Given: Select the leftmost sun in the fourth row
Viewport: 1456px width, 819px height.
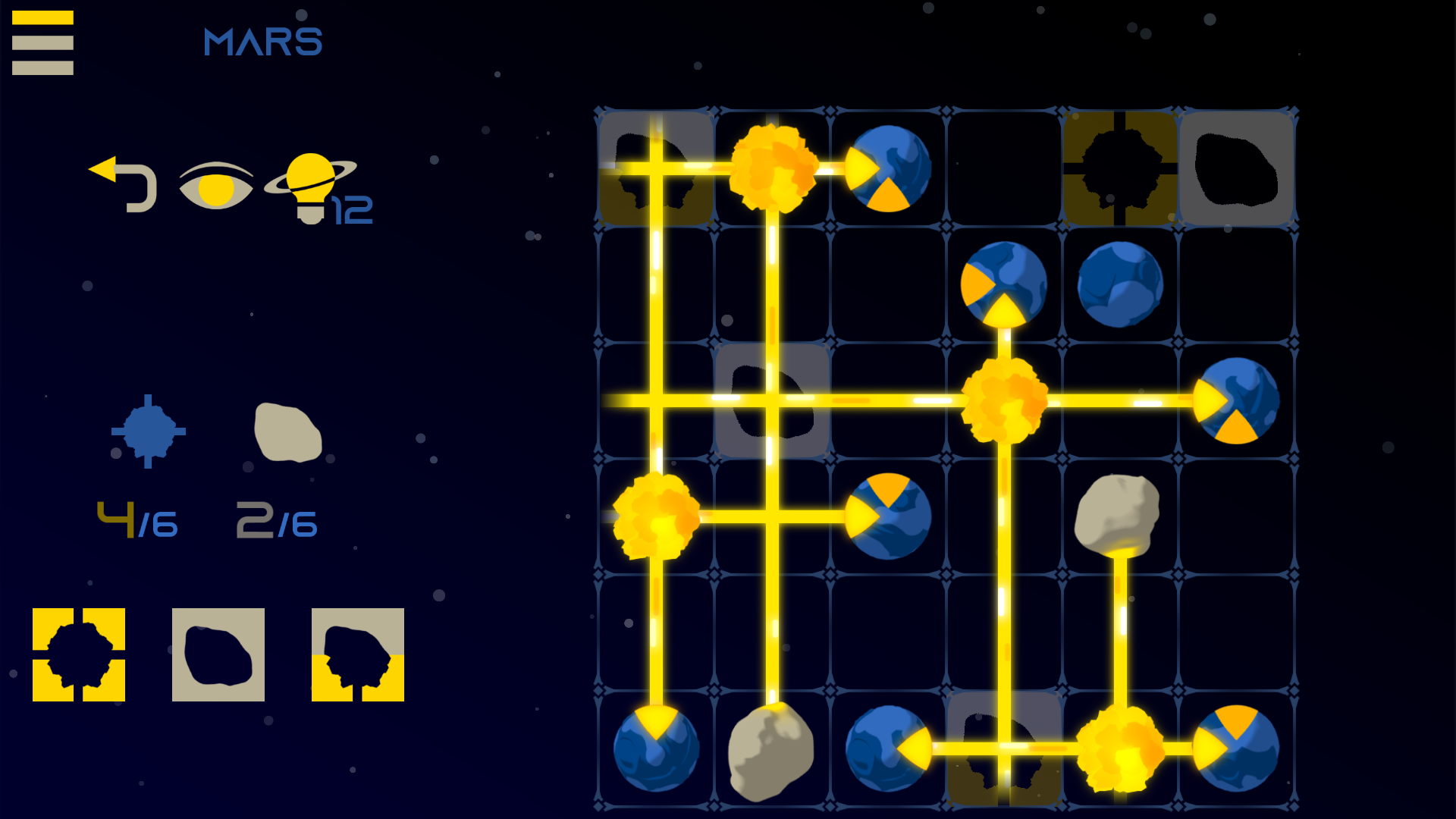Looking at the screenshot, I should click(656, 516).
